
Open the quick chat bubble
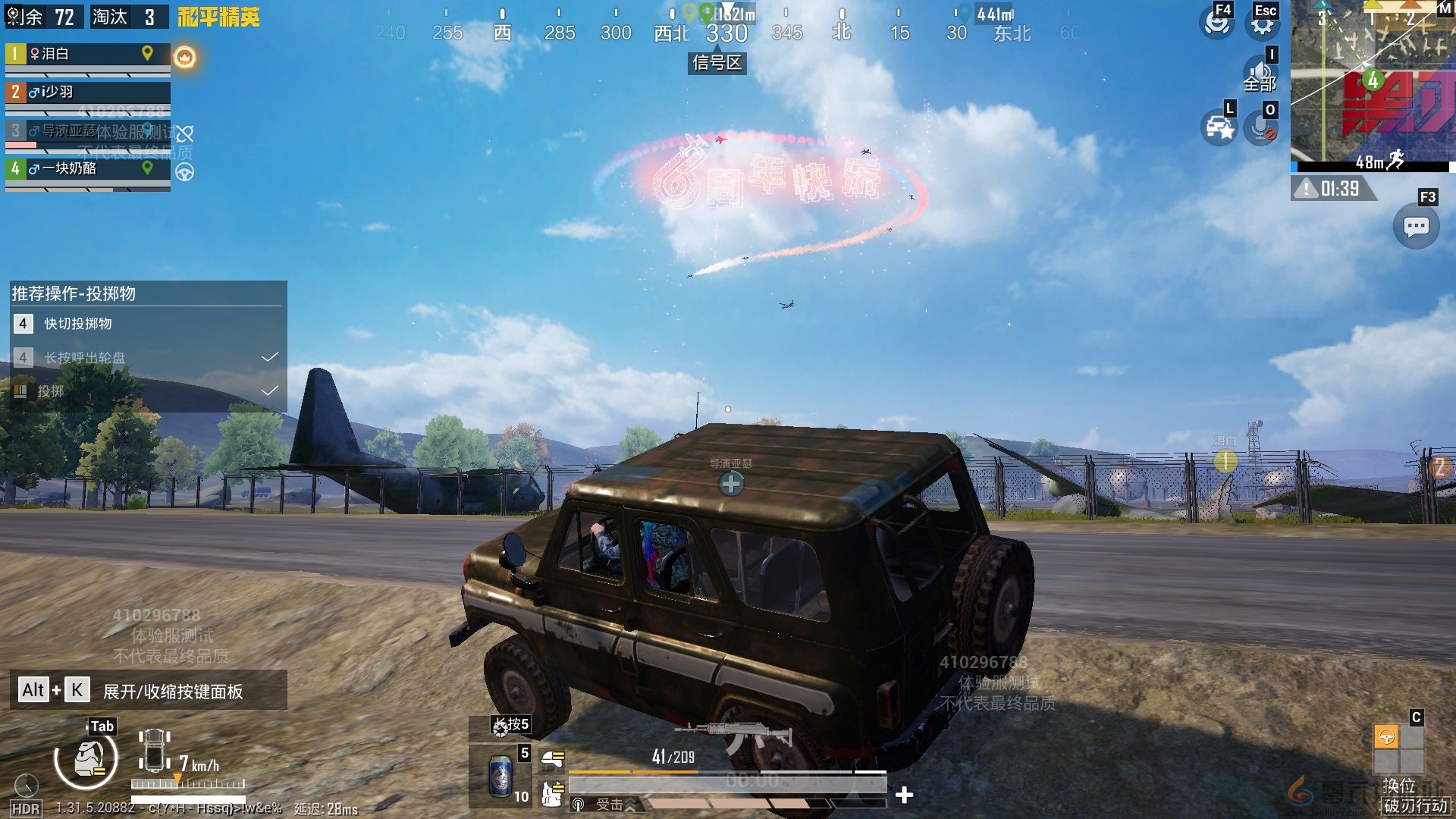click(x=1416, y=227)
